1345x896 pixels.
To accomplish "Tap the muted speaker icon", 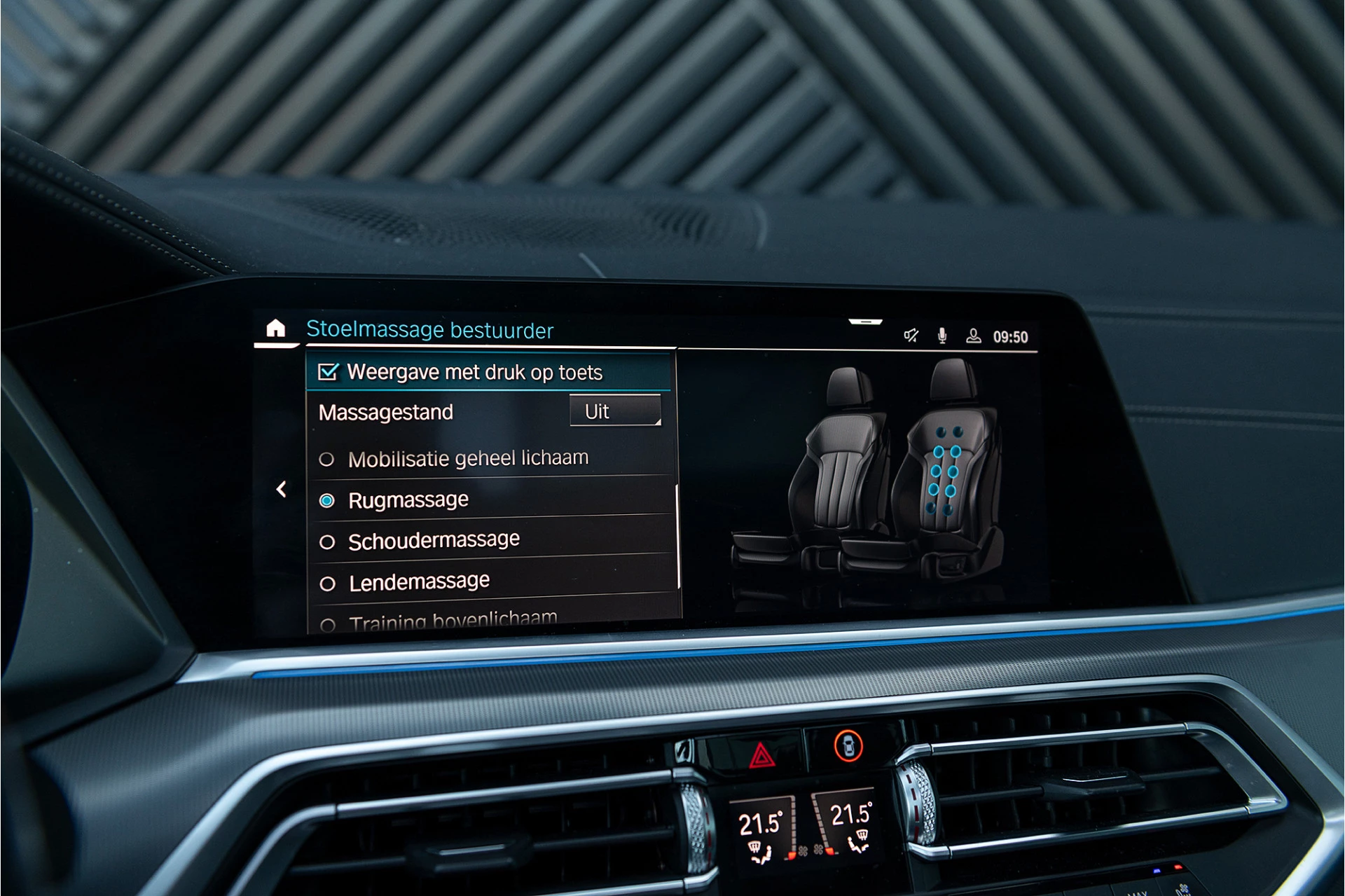I will (910, 336).
